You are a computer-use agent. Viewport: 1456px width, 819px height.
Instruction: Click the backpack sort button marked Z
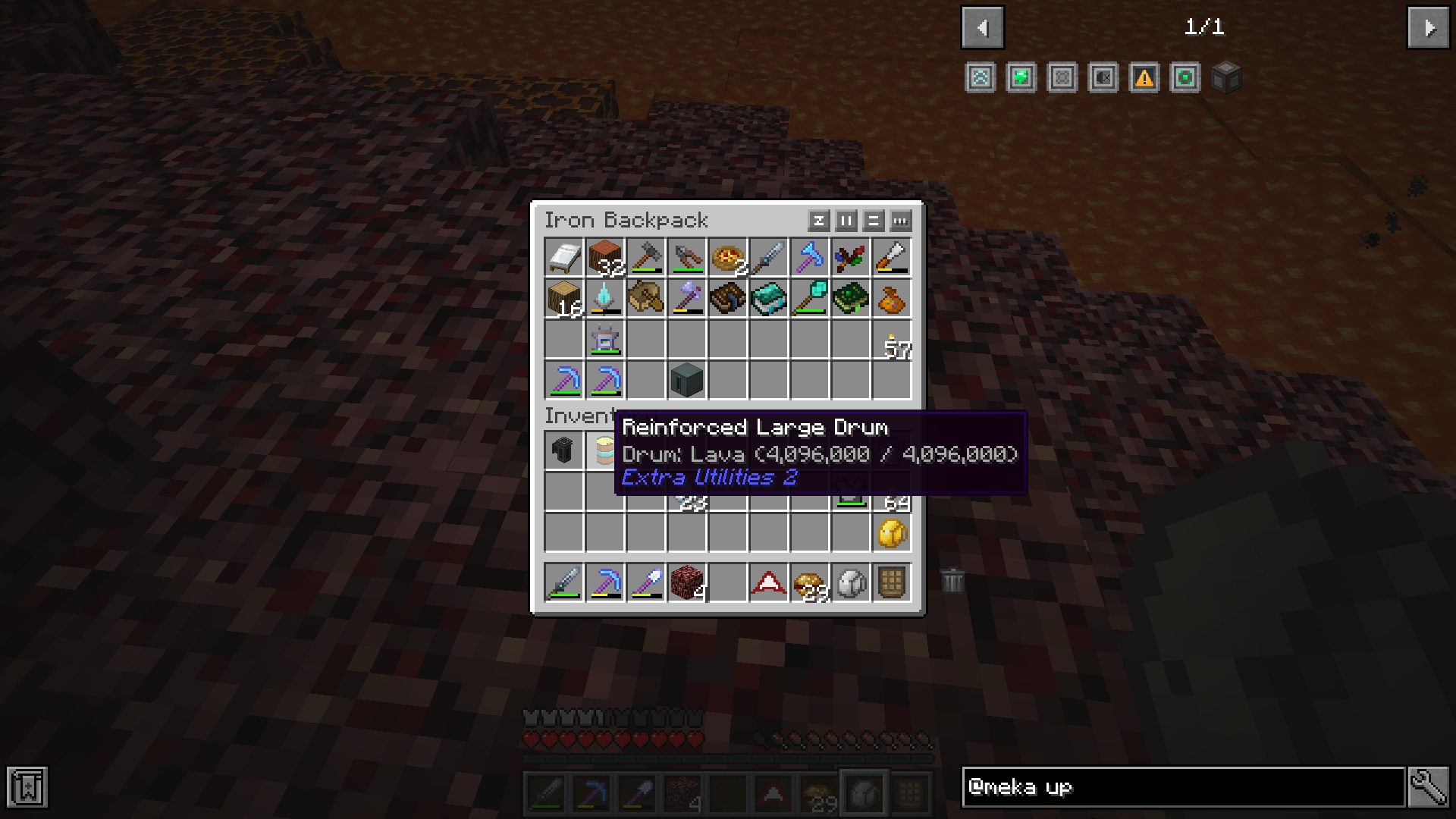[x=818, y=221]
